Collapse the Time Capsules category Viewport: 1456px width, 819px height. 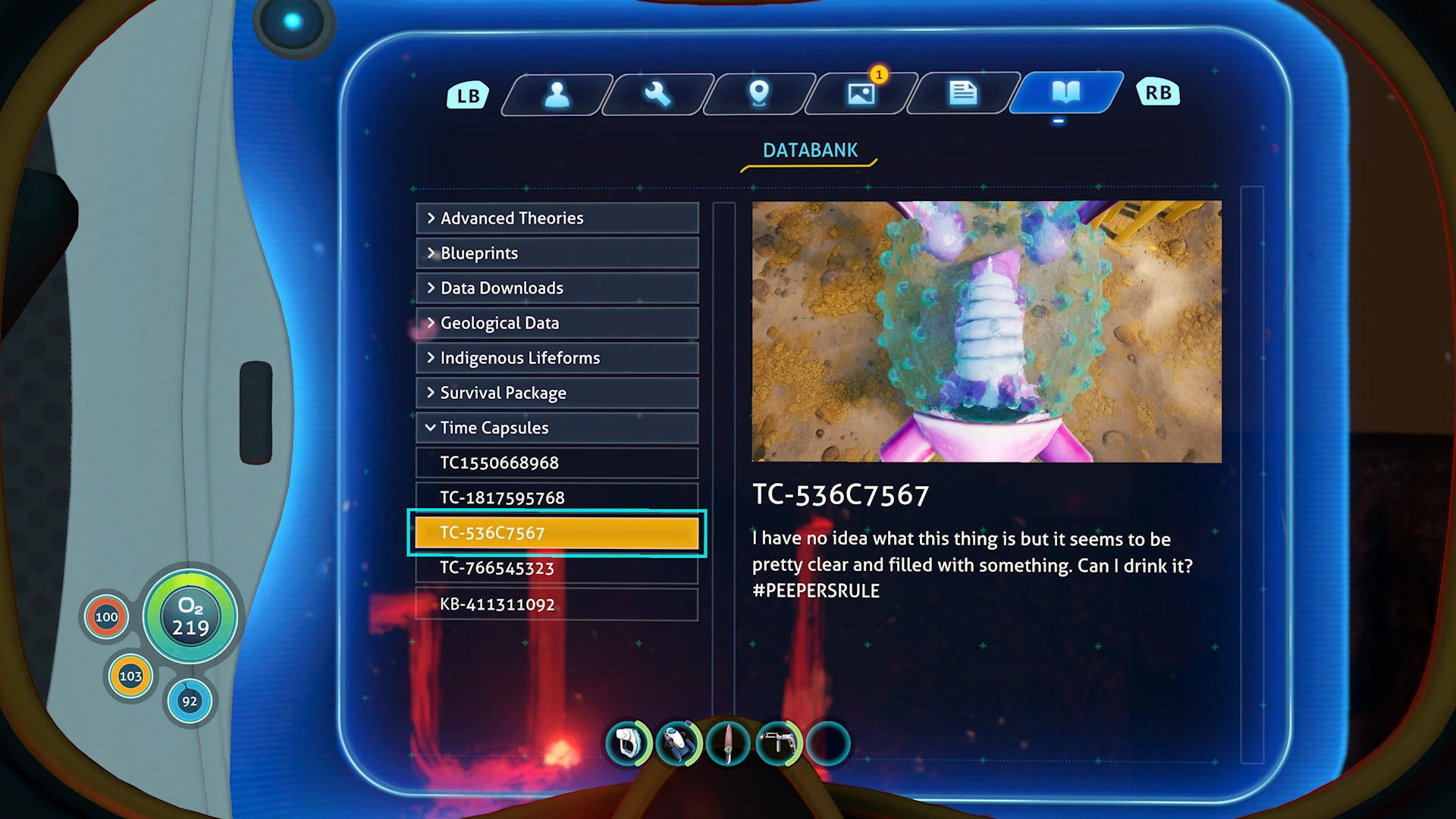(557, 428)
